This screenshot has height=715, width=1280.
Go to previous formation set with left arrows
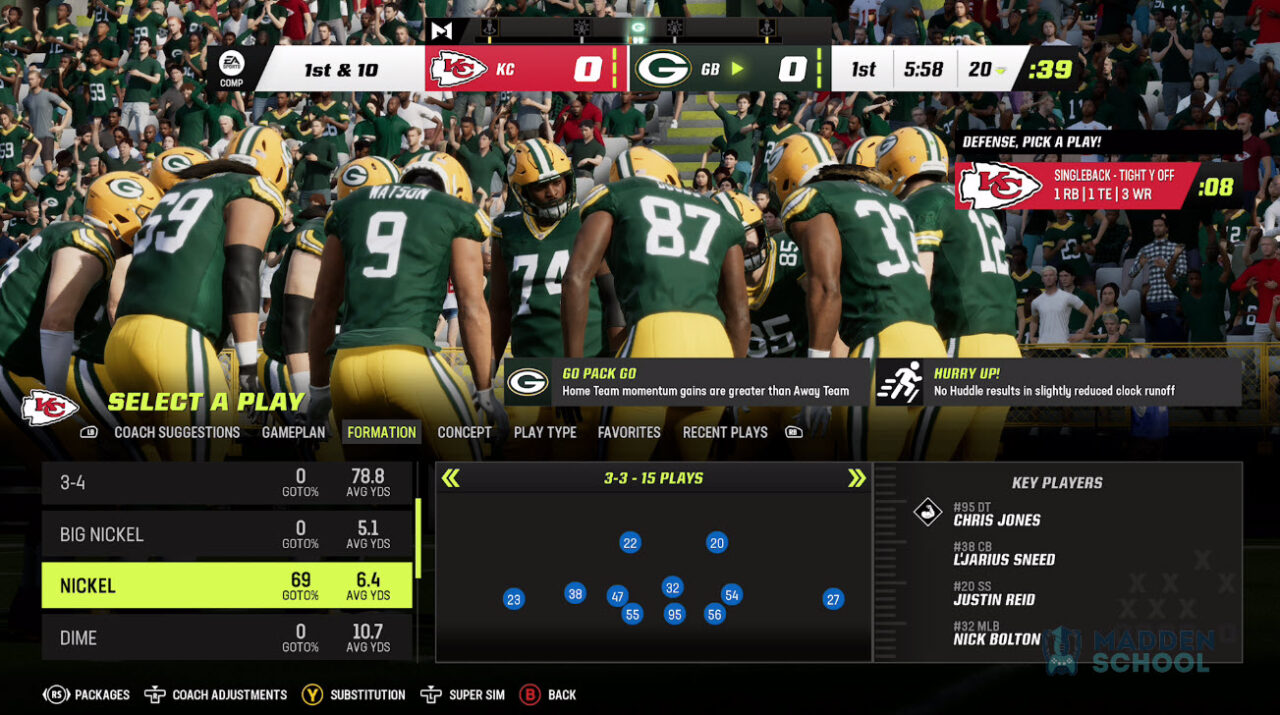(x=451, y=478)
